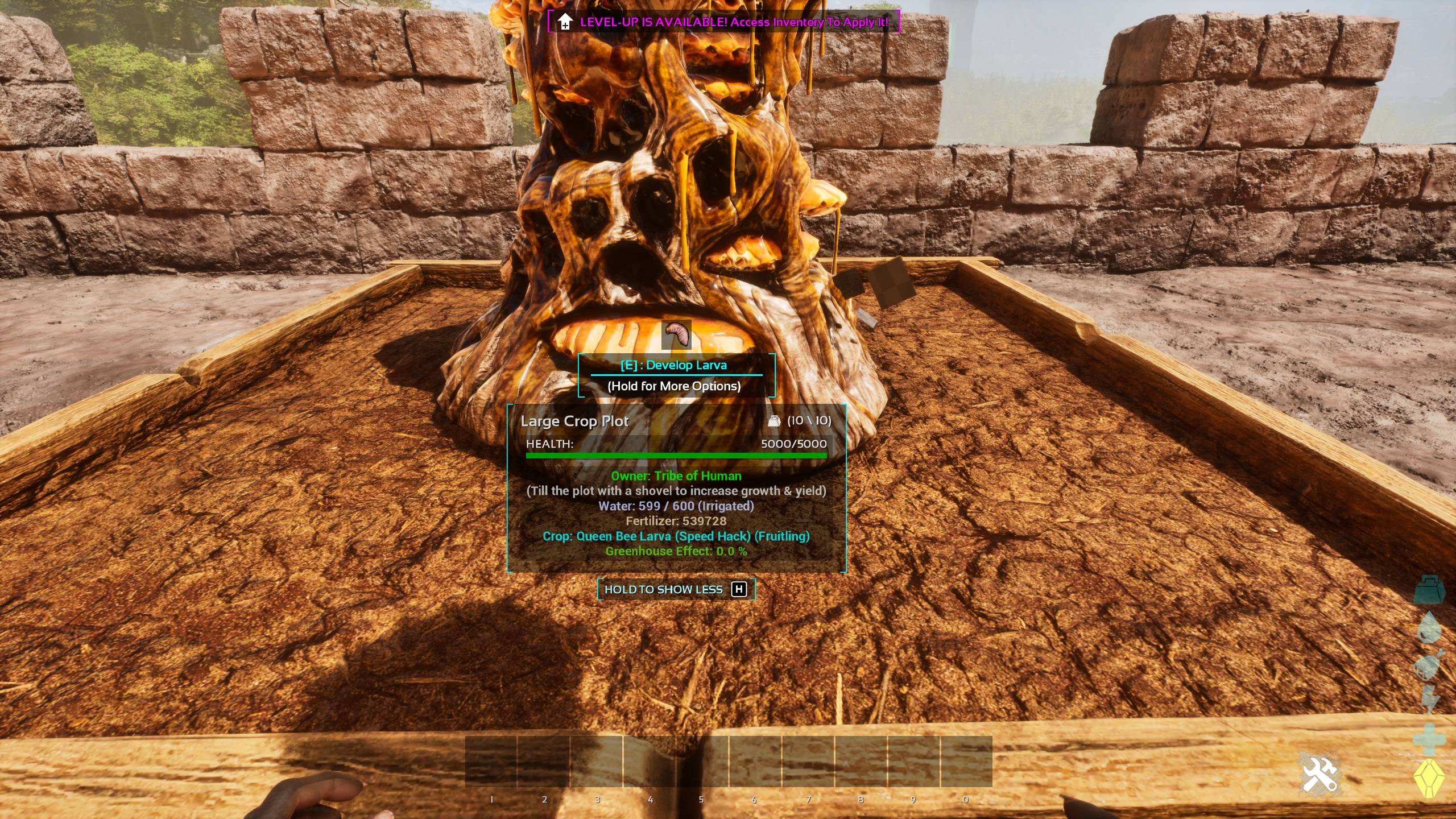Click the larva icon above Develop Larva
1456x819 pixels.
pyautogui.click(x=676, y=334)
